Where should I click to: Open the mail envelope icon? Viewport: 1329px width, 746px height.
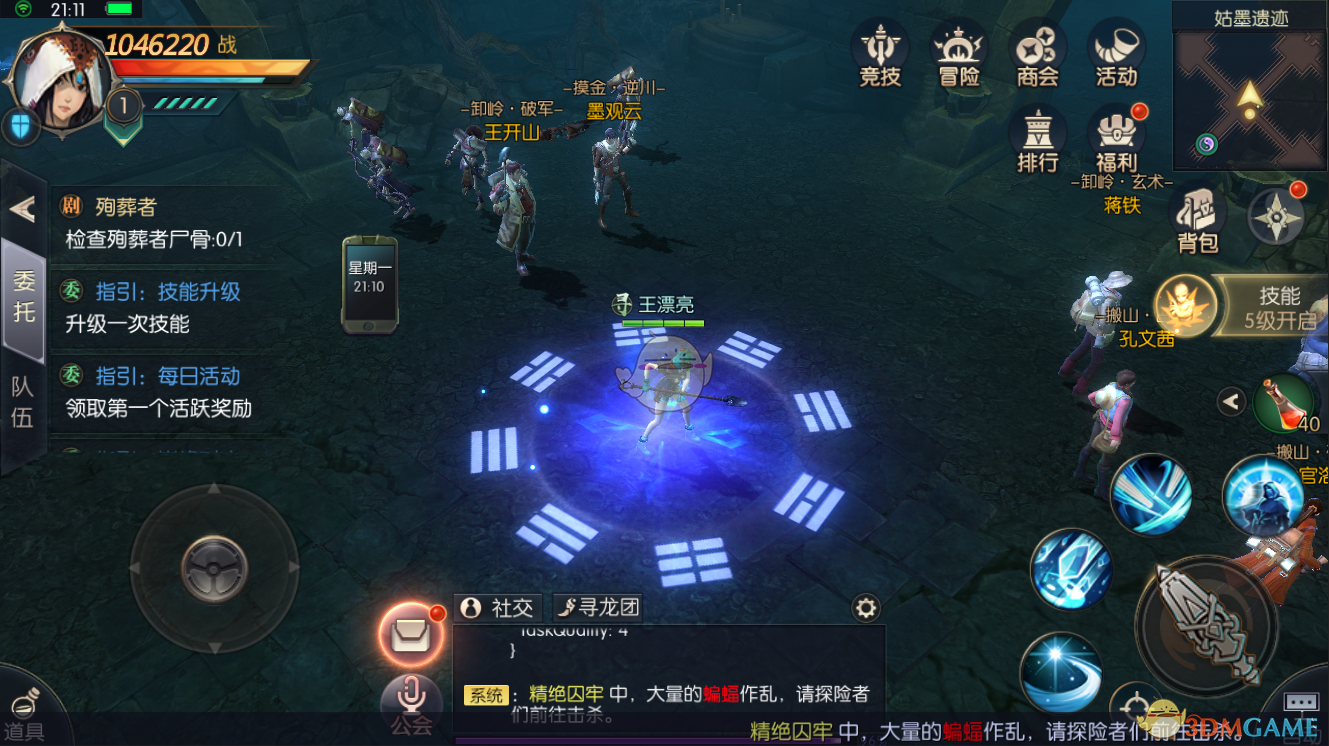[410, 634]
